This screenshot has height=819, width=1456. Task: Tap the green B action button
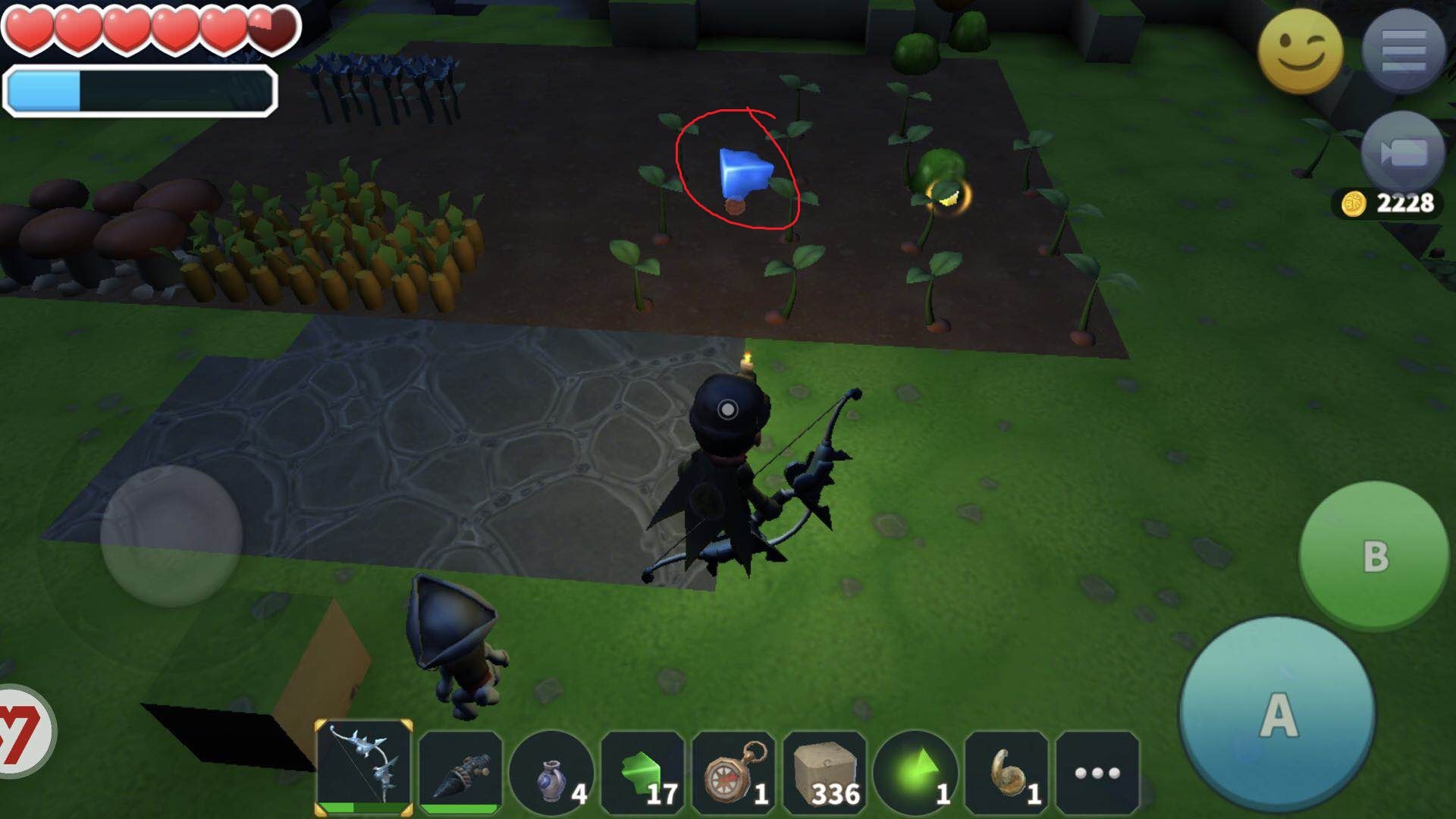coord(1374,556)
